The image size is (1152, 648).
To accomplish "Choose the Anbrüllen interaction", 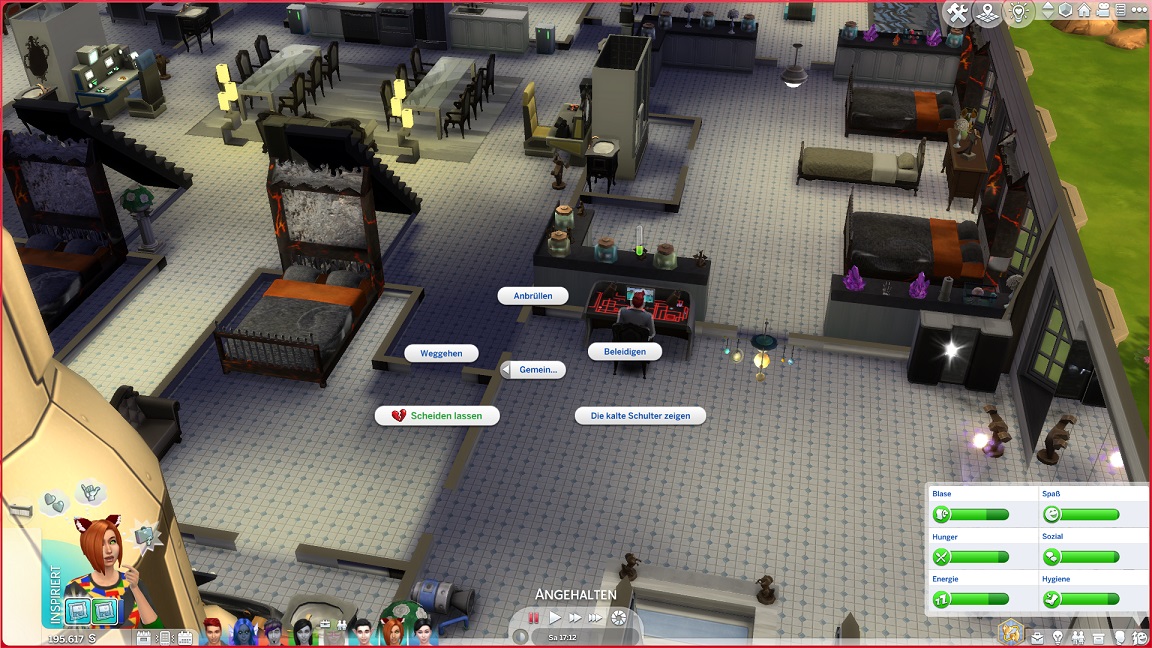I will 533,296.
